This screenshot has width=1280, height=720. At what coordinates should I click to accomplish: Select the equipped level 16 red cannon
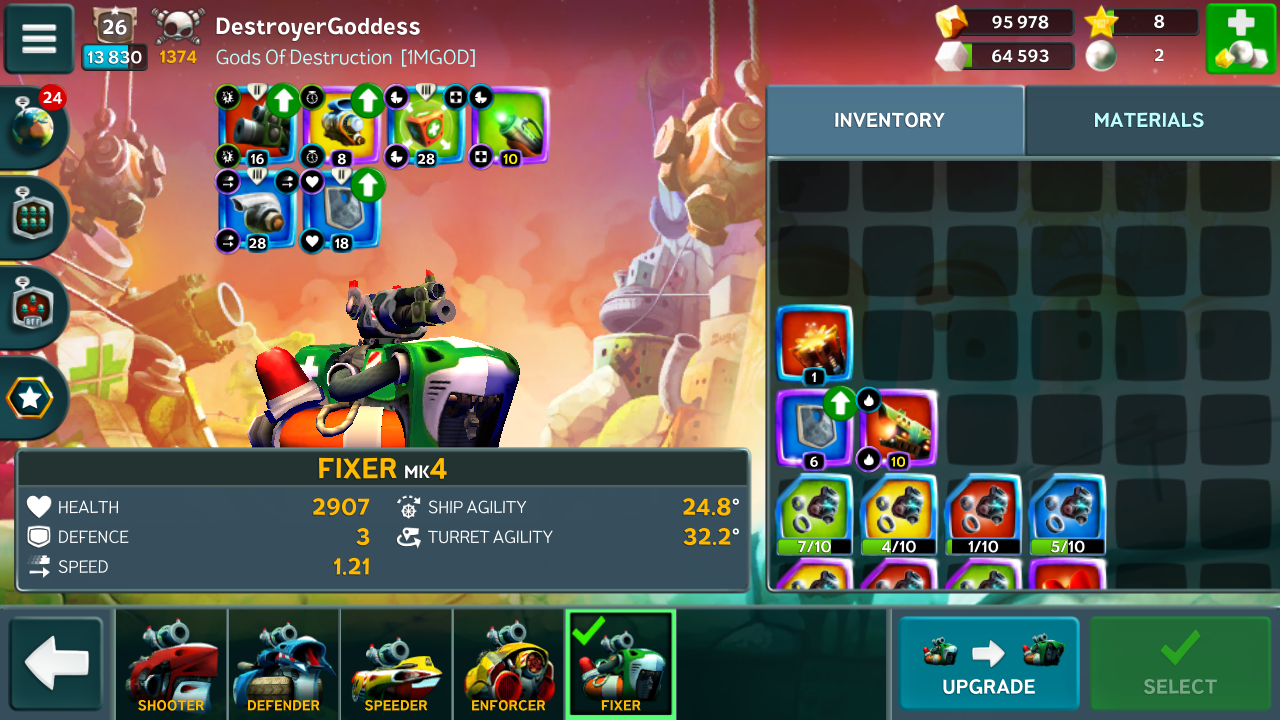click(x=257, y=125)
